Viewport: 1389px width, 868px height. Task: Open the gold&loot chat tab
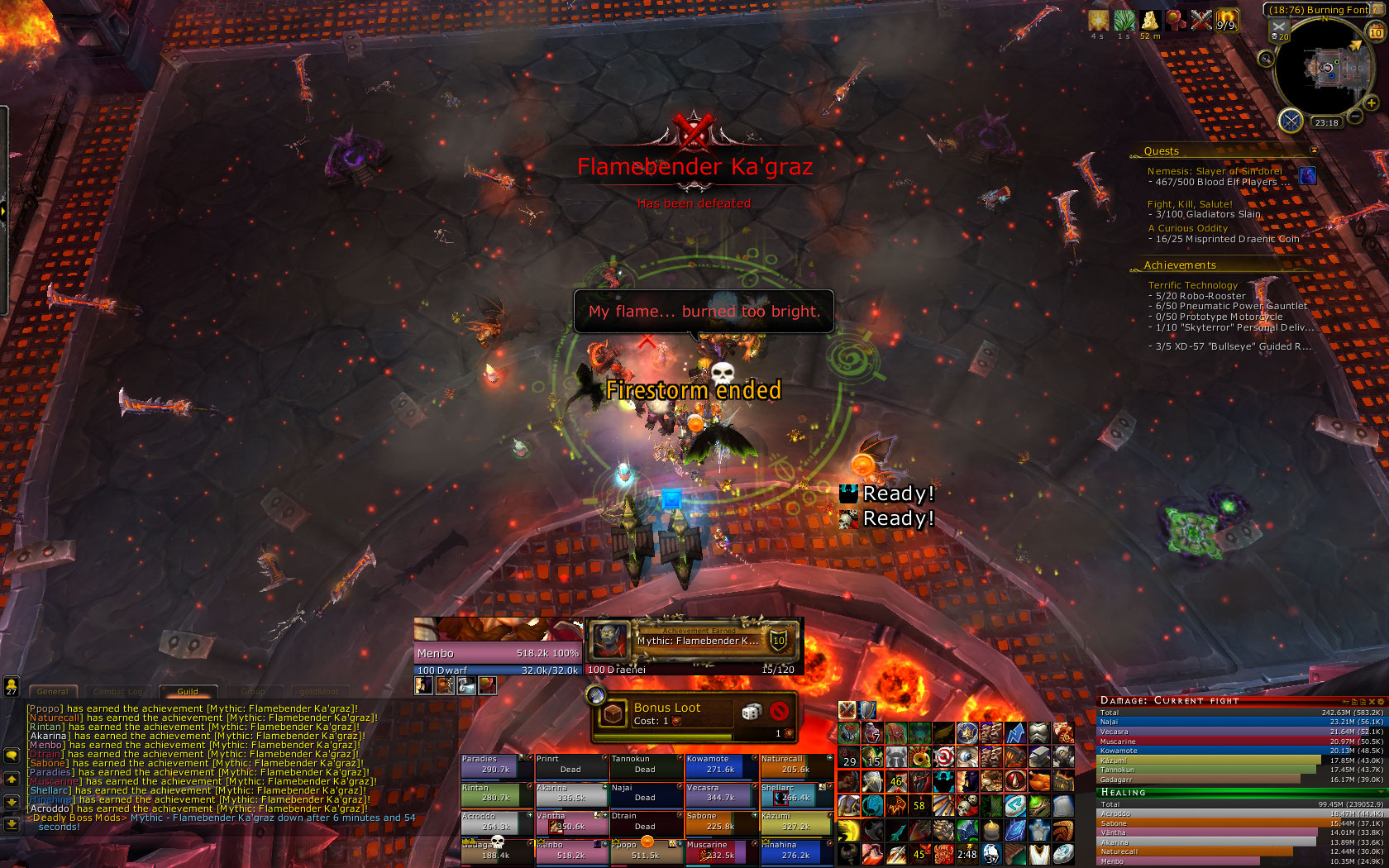pyautogui.click(x=319, y=692)
